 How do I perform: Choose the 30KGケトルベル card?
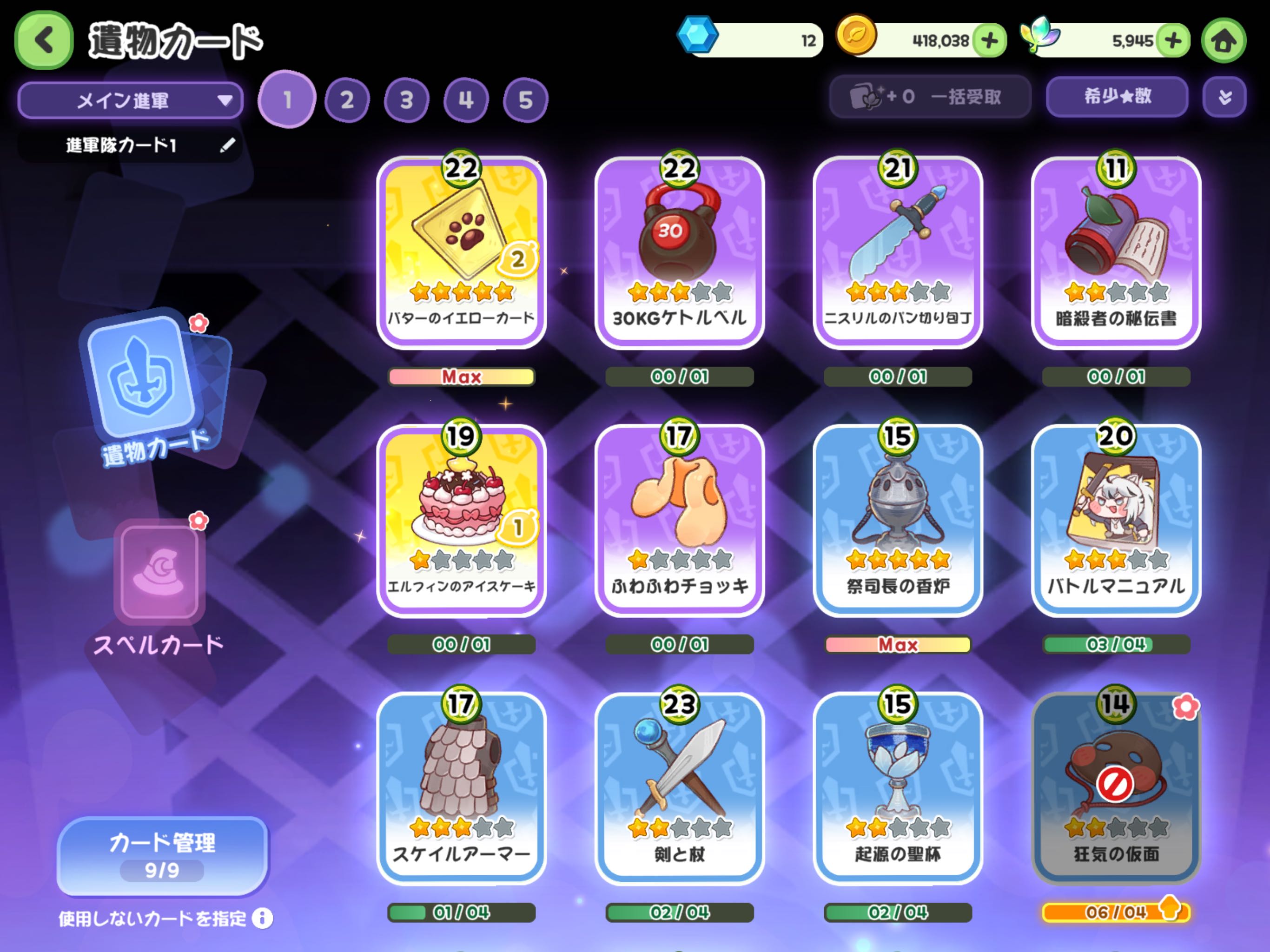click(x=679, y=252)
